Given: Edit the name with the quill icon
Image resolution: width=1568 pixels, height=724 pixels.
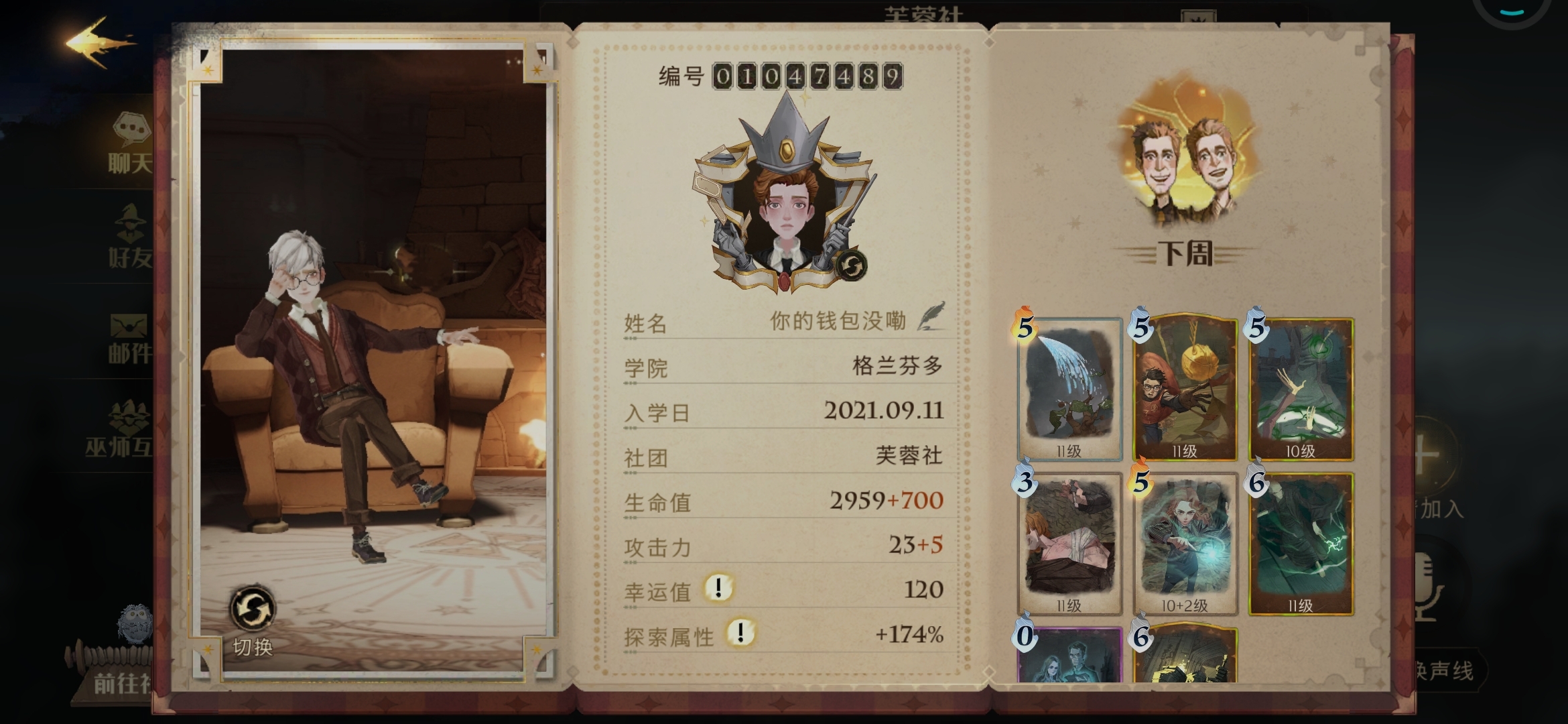Looking at the screenshot, I should [x=931, y=316].
